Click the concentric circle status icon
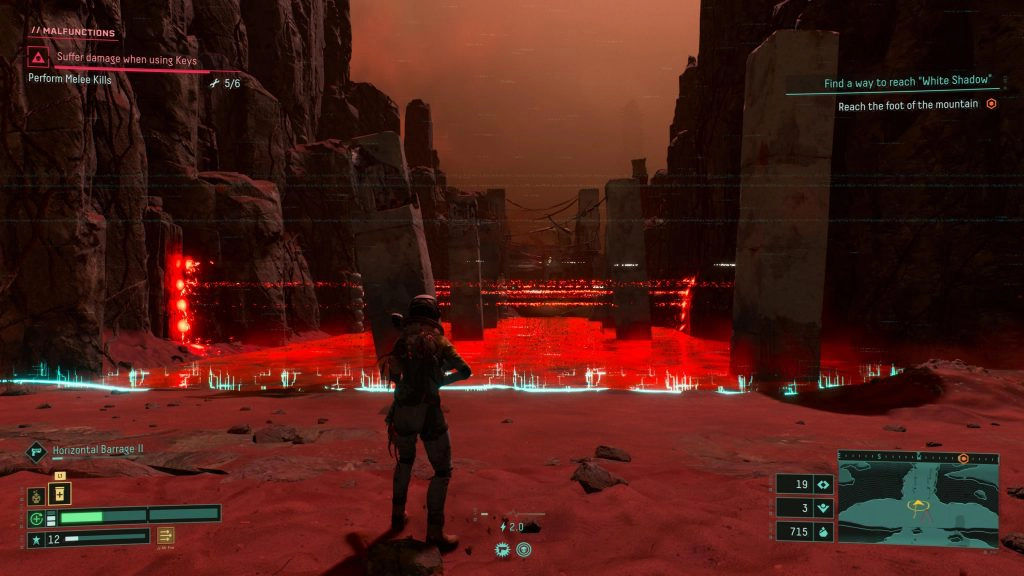Image resolution: width=1024 pixels, height=576 pixels. click(523, 549)
